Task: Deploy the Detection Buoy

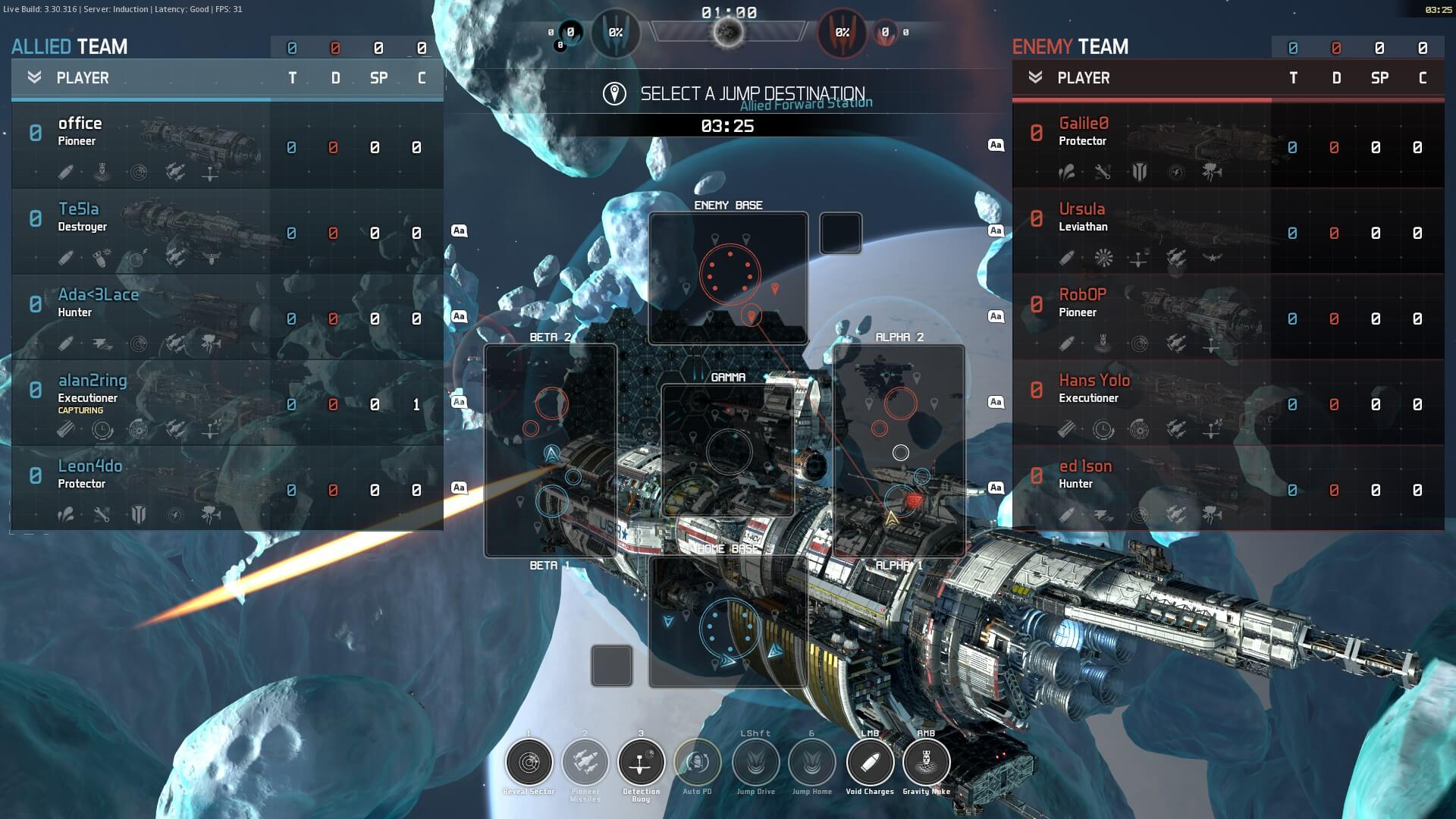Action: tap(642, 762)
